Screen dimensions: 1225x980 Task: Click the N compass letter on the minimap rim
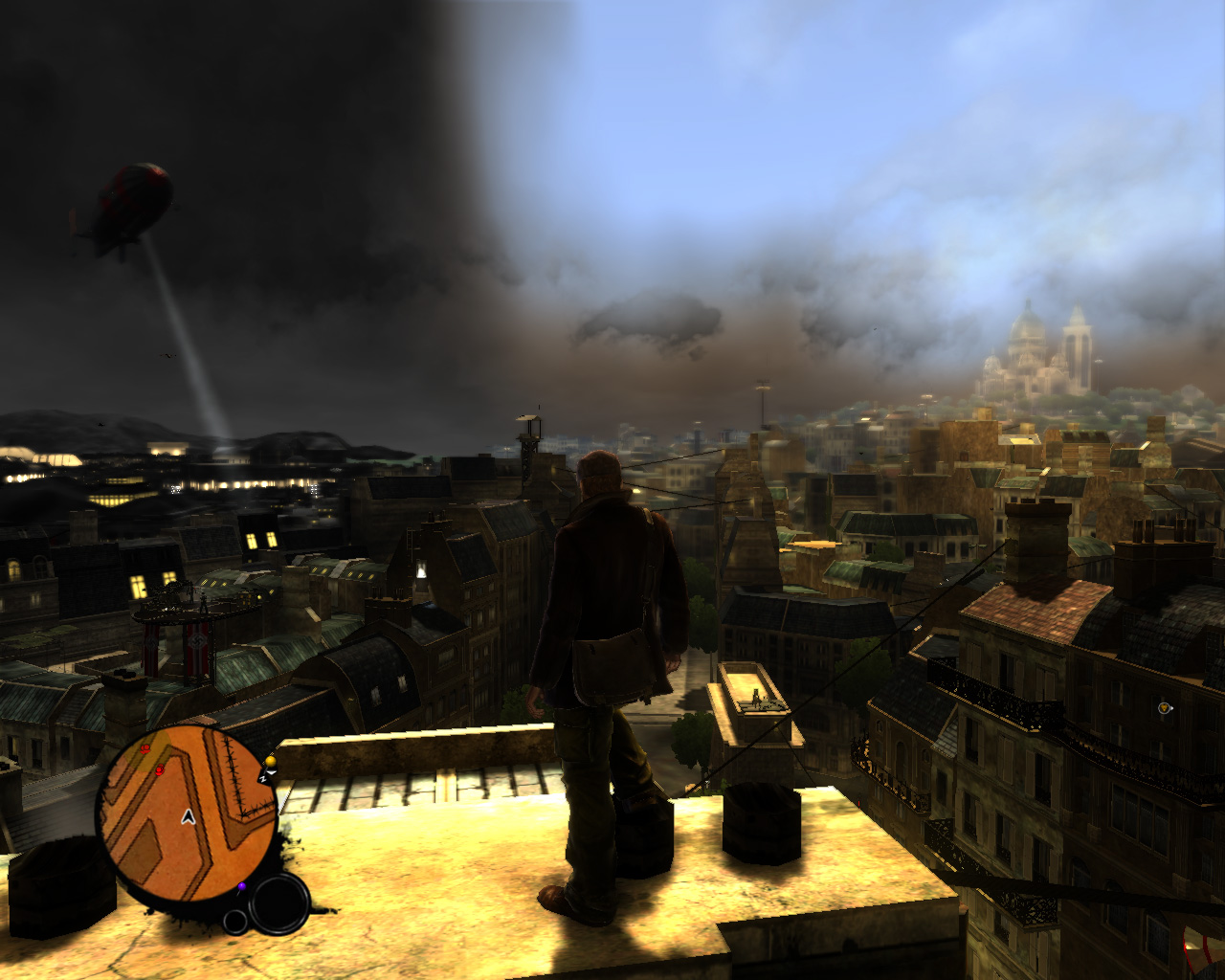point(263,779)
